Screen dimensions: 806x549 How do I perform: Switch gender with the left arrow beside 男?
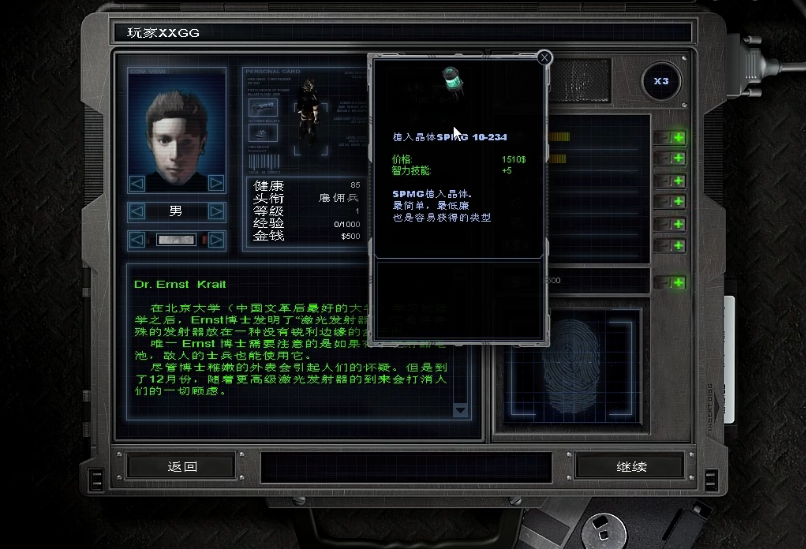pyautogui.click(x=137, y=212)
